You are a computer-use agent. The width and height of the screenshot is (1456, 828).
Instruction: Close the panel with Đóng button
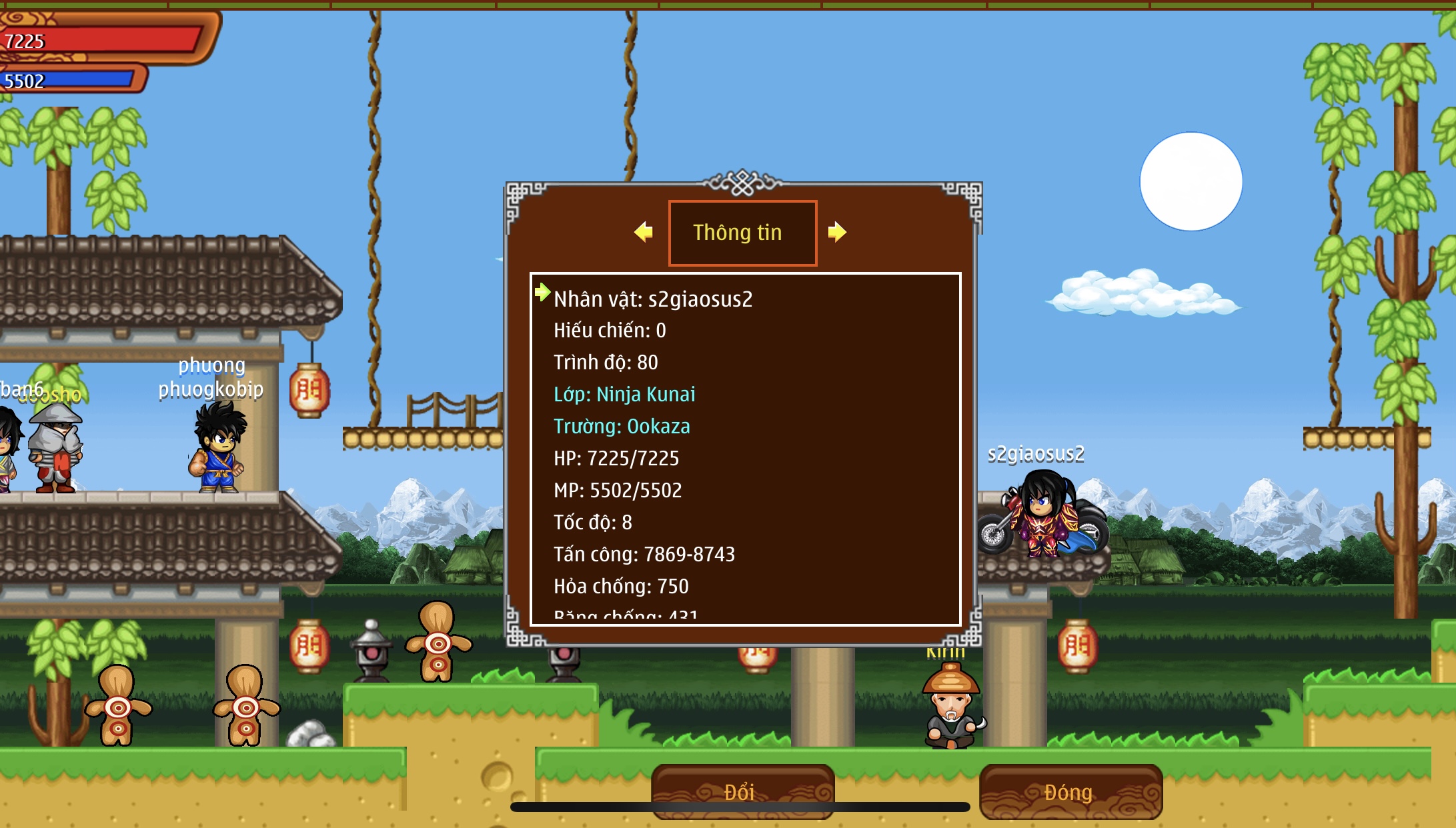click(x=1070, y=791)
